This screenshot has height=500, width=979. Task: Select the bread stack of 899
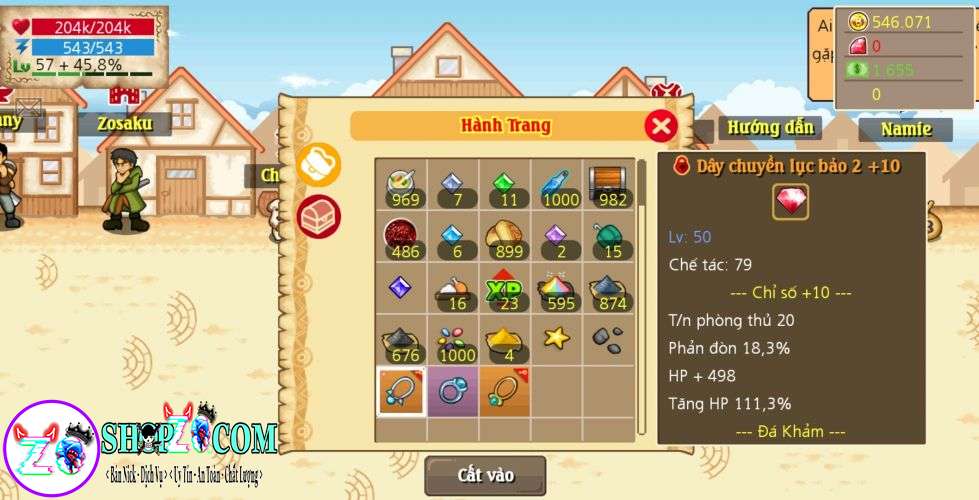click(504, 237)
